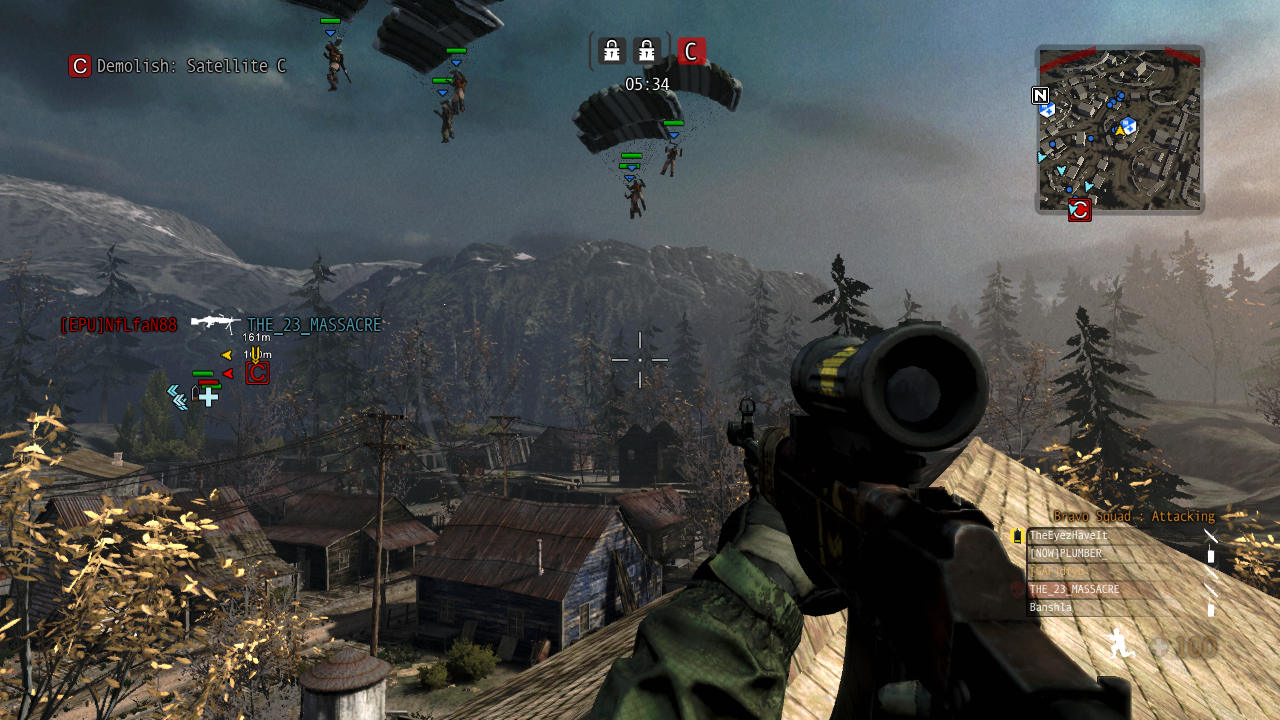Click the red C objective marker on minimap

tap(1079, 209)
